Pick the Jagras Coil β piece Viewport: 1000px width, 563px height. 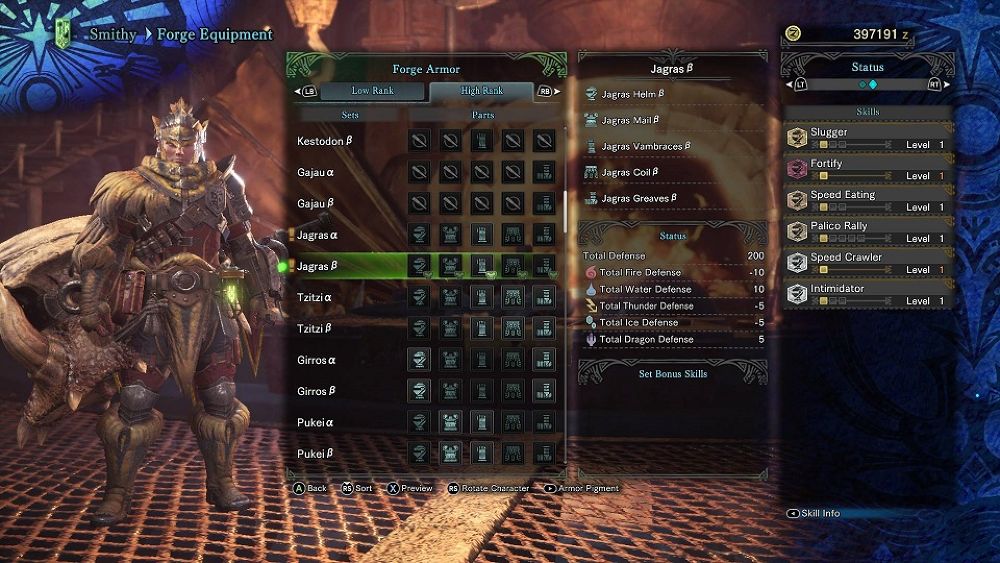point(630,173)
